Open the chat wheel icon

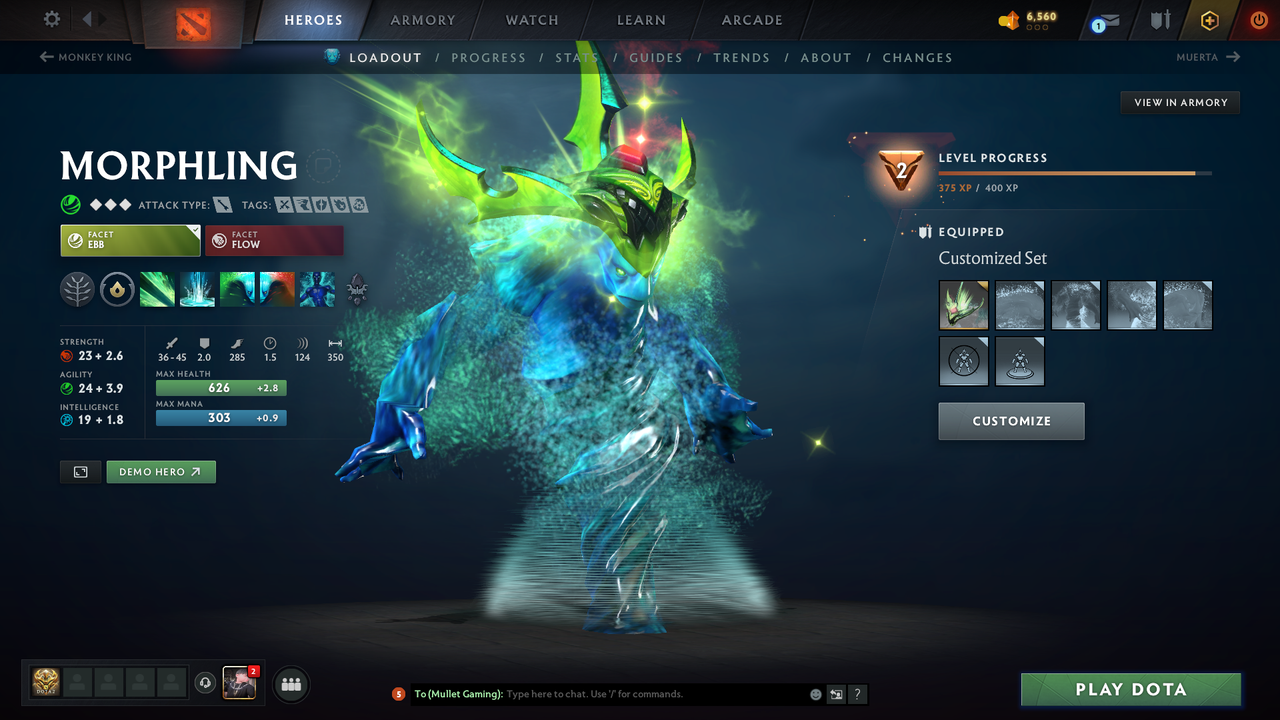tap(835, 694)
